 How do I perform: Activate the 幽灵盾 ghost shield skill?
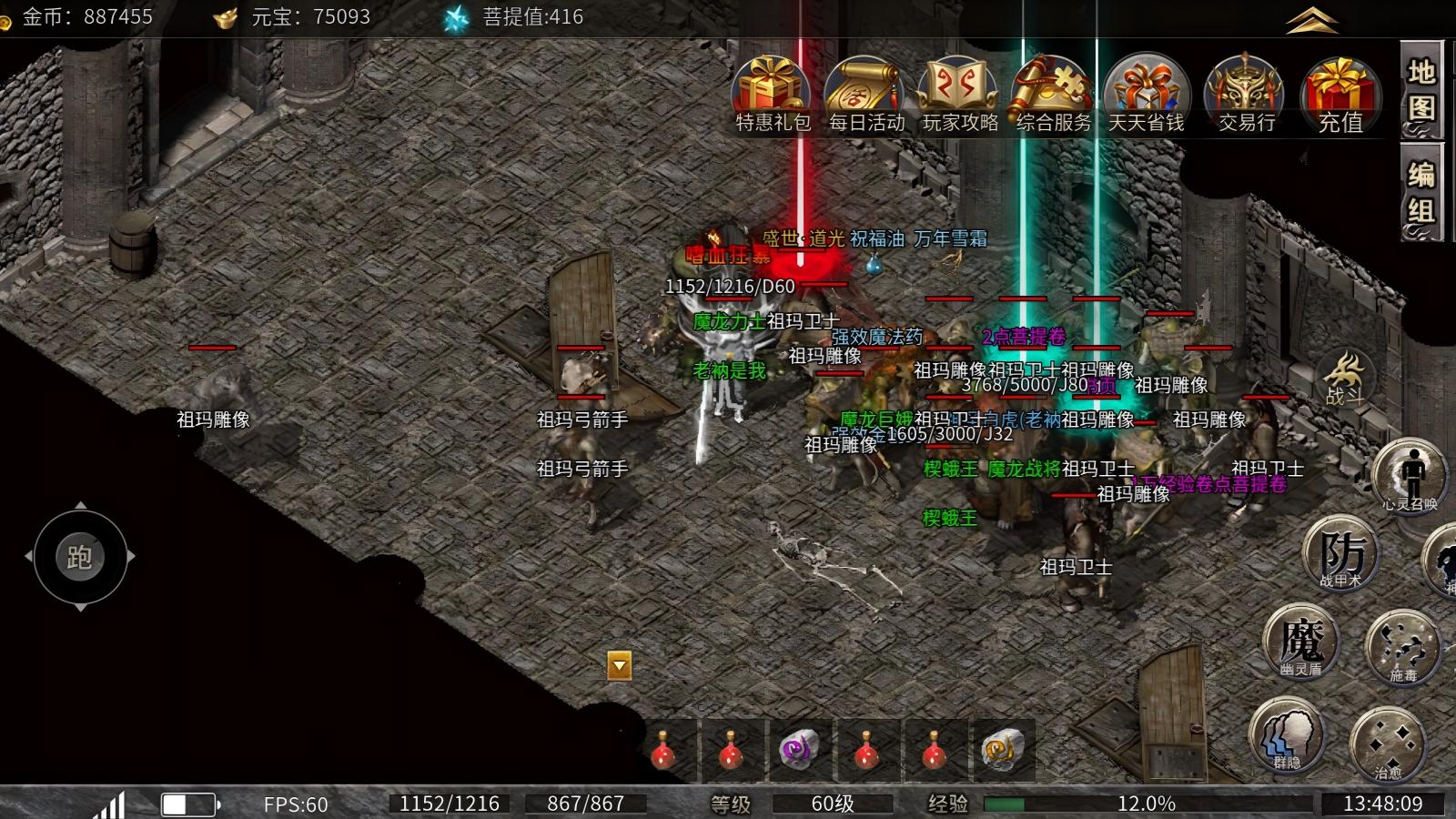[1301, 642]
